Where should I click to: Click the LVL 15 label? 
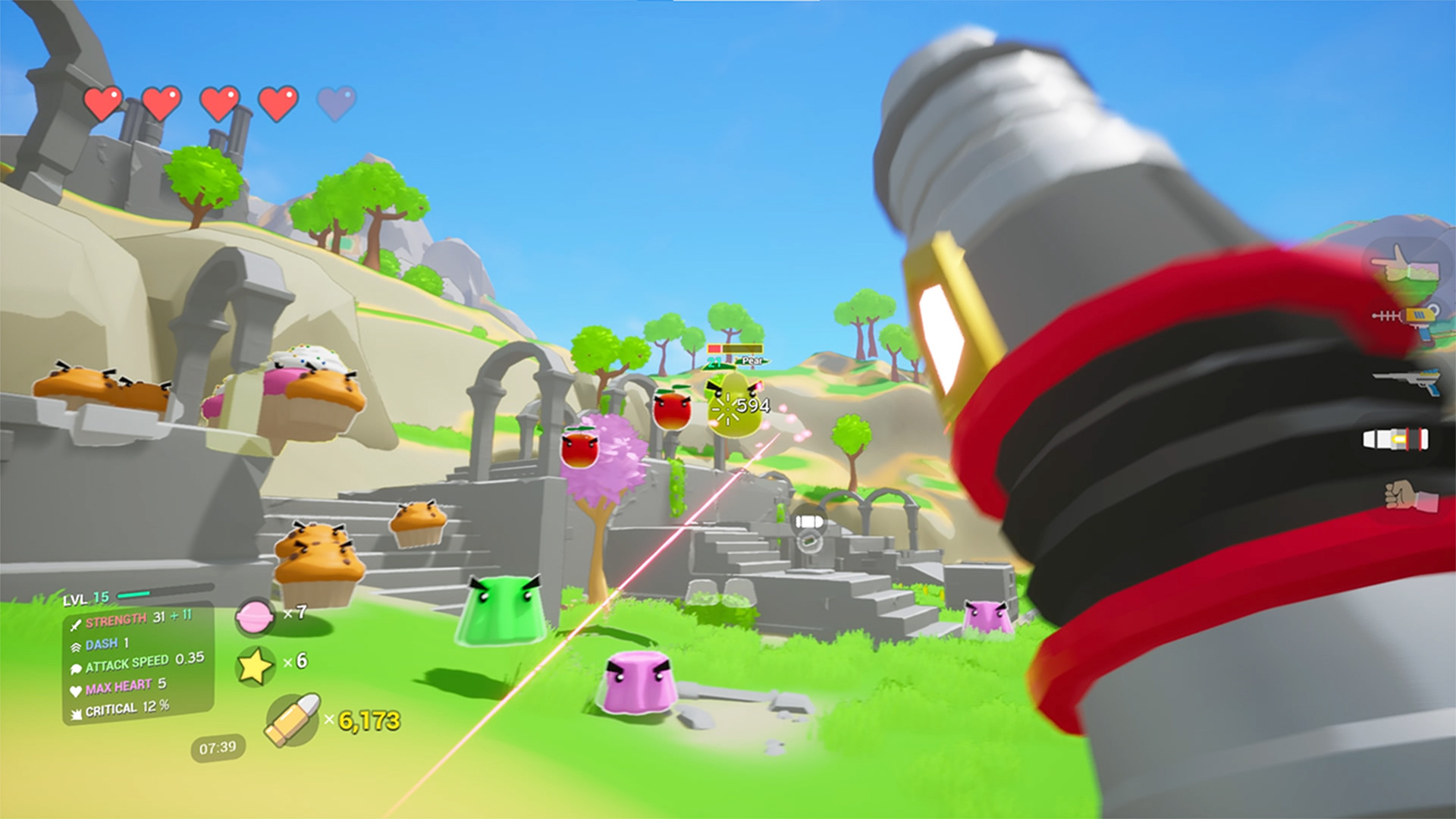[84, 598]
